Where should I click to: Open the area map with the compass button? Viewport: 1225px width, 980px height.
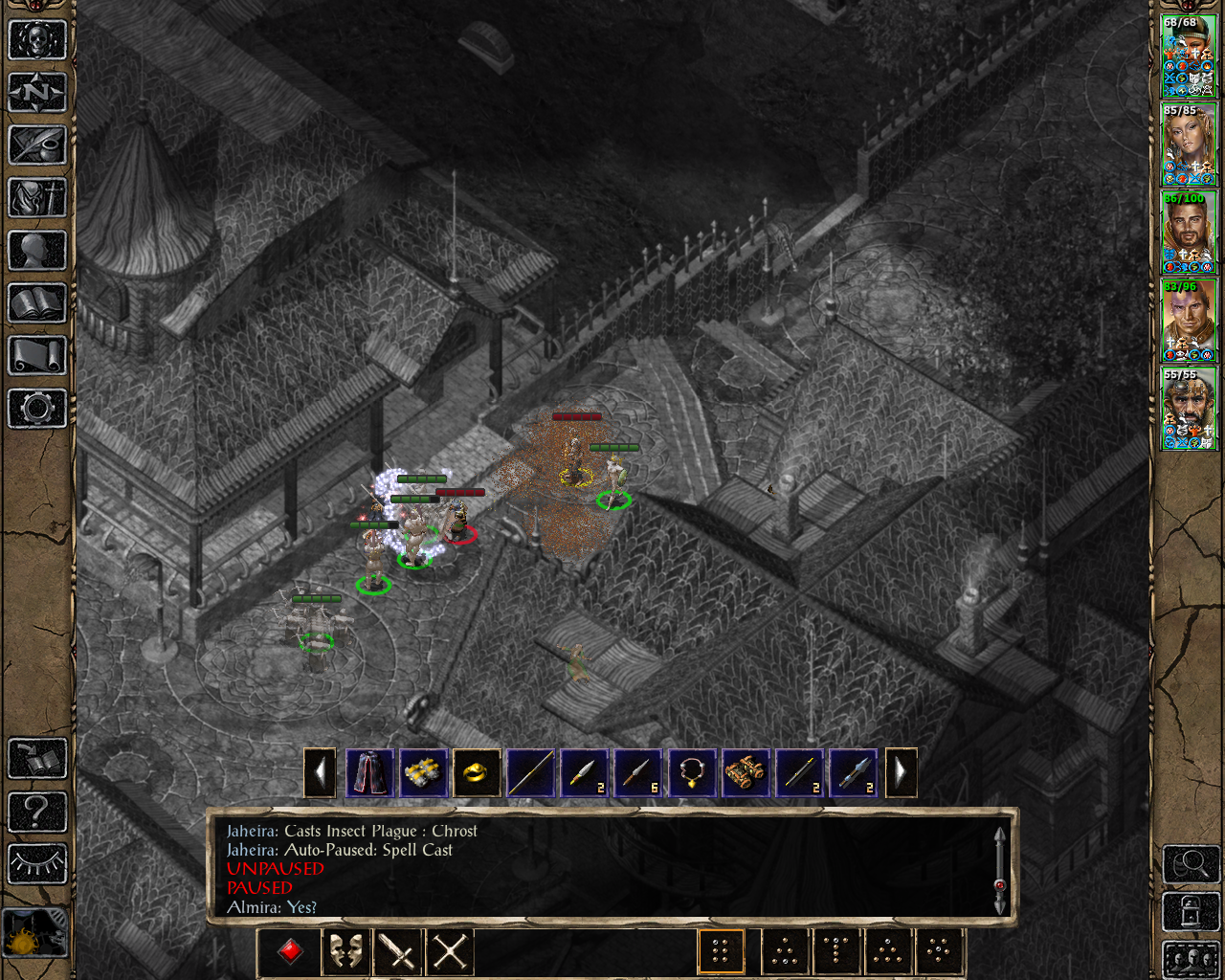coord(37,93)
